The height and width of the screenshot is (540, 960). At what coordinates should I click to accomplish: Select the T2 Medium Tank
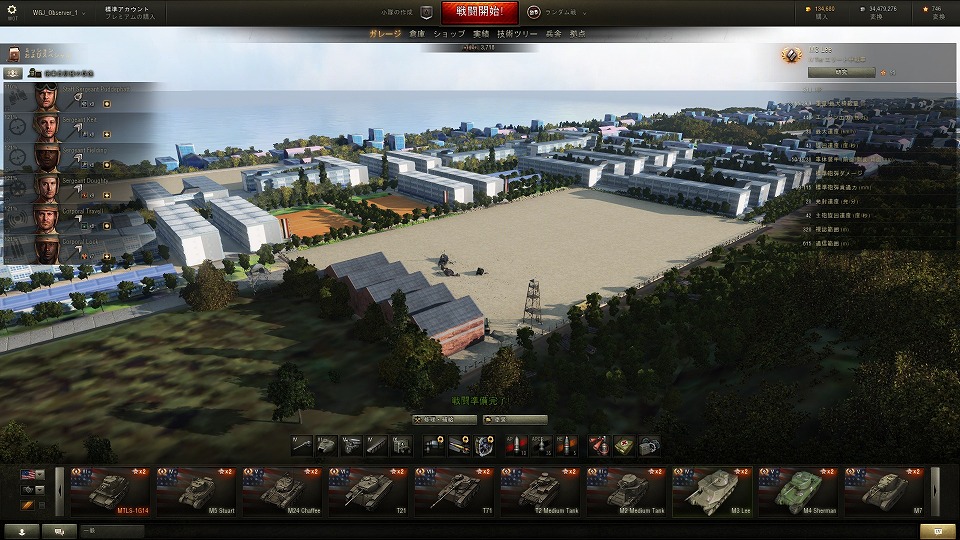(x=539, y=490)
